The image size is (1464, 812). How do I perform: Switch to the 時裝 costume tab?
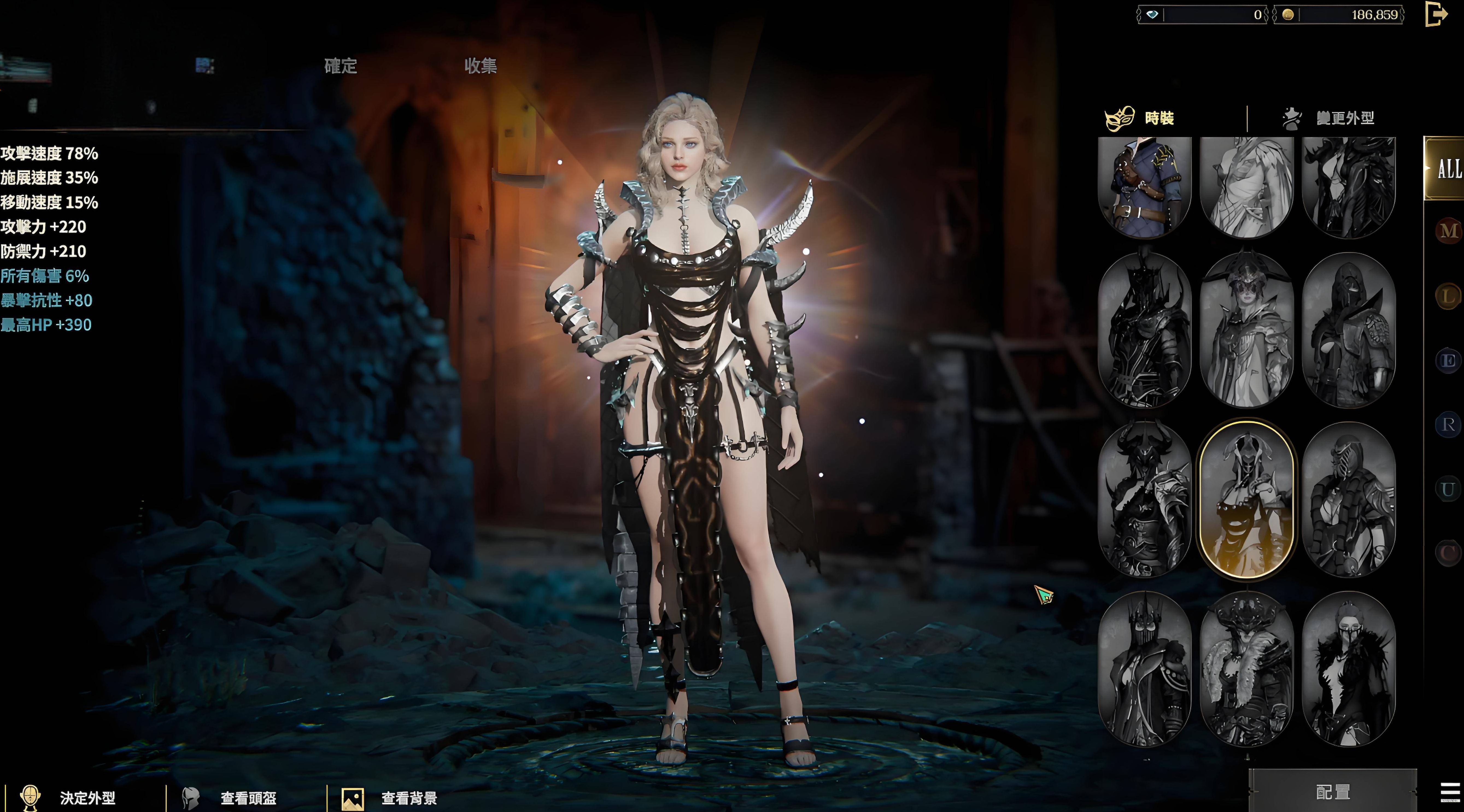coord(1158,118)
